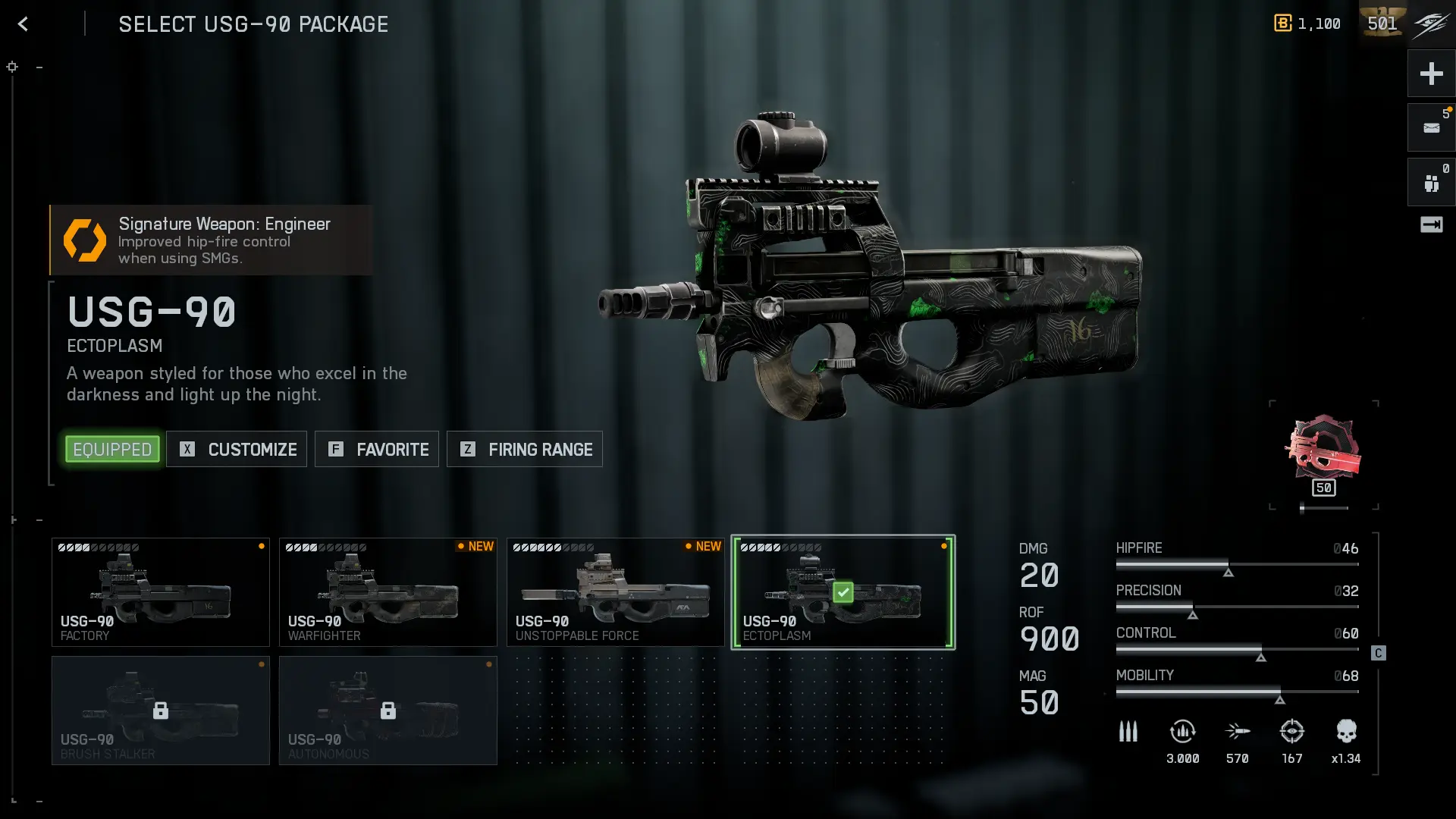Screen dimensions: 1456x819
Task: Go back with the arrow button
Action: pos(23,24)
